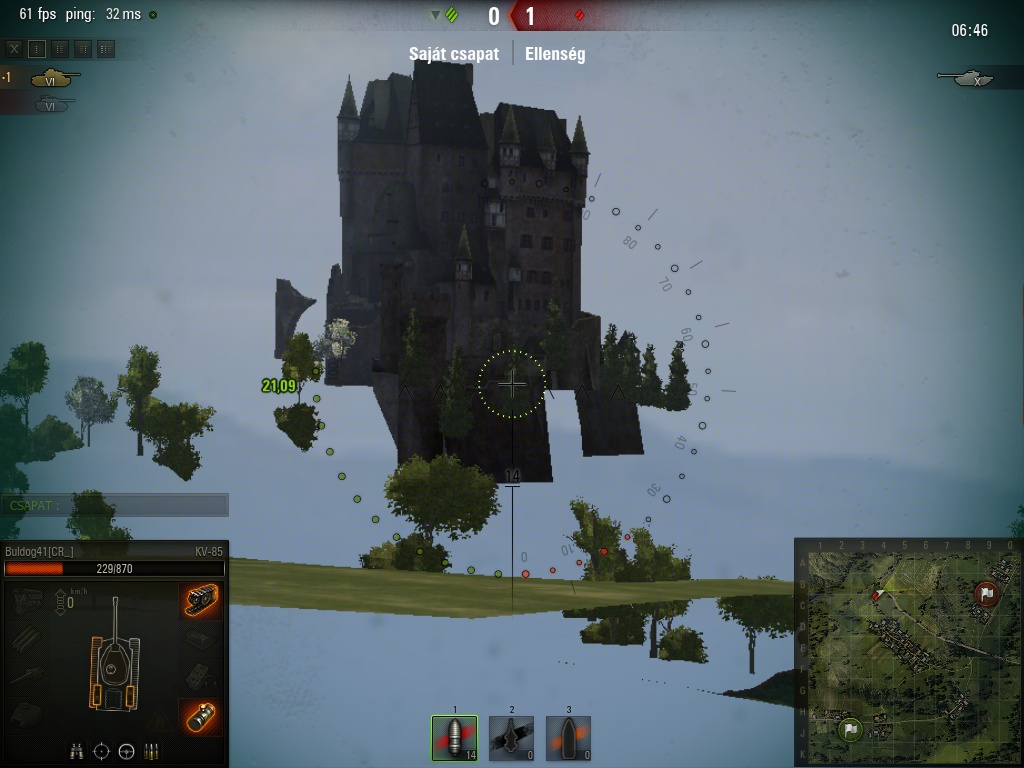1024x768 pixels.
Task: Click the binoculars commander icon
Action: pos(77,751)
